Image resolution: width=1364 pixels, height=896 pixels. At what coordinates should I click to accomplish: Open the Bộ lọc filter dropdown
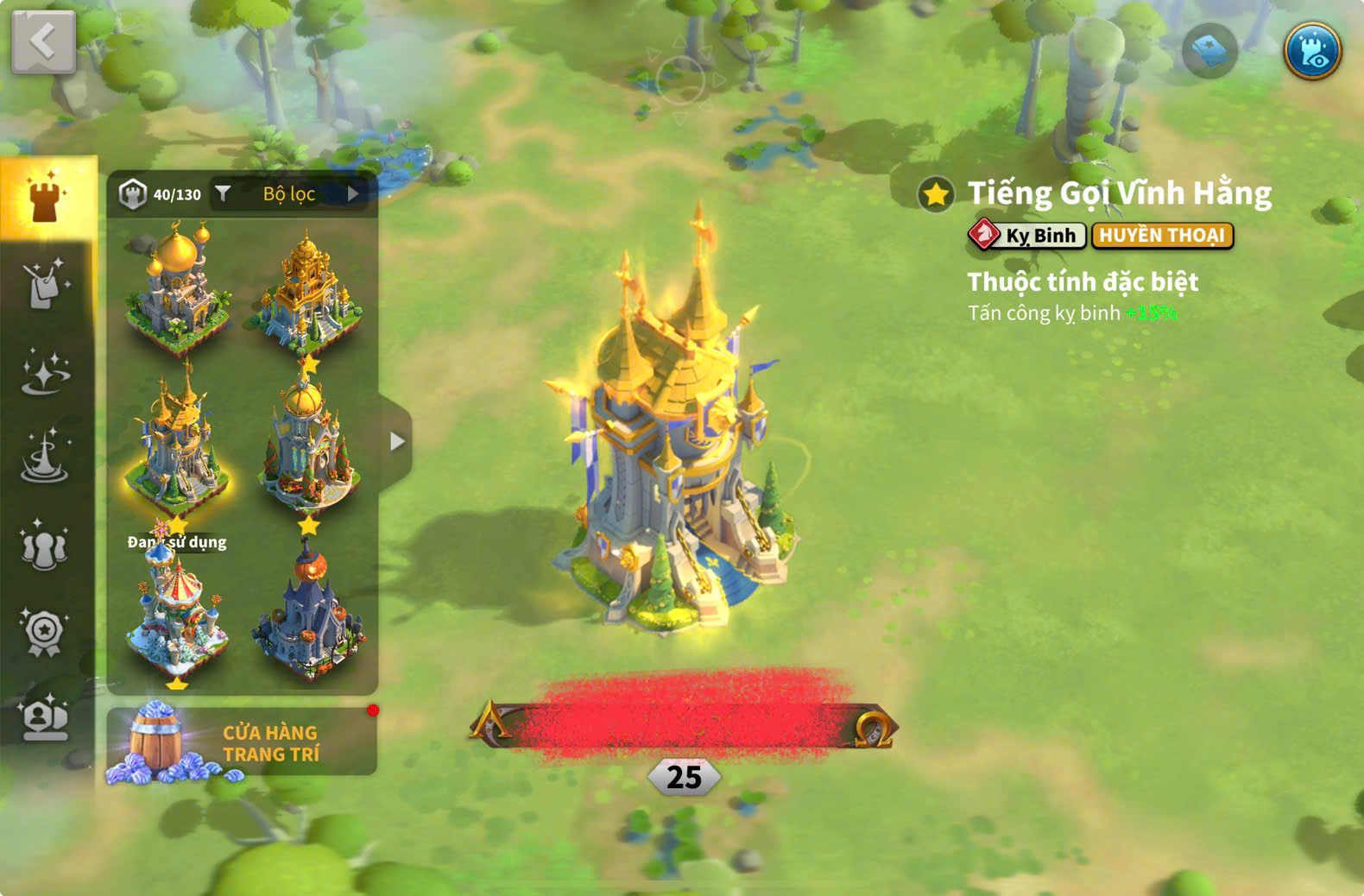coord(289,194)
